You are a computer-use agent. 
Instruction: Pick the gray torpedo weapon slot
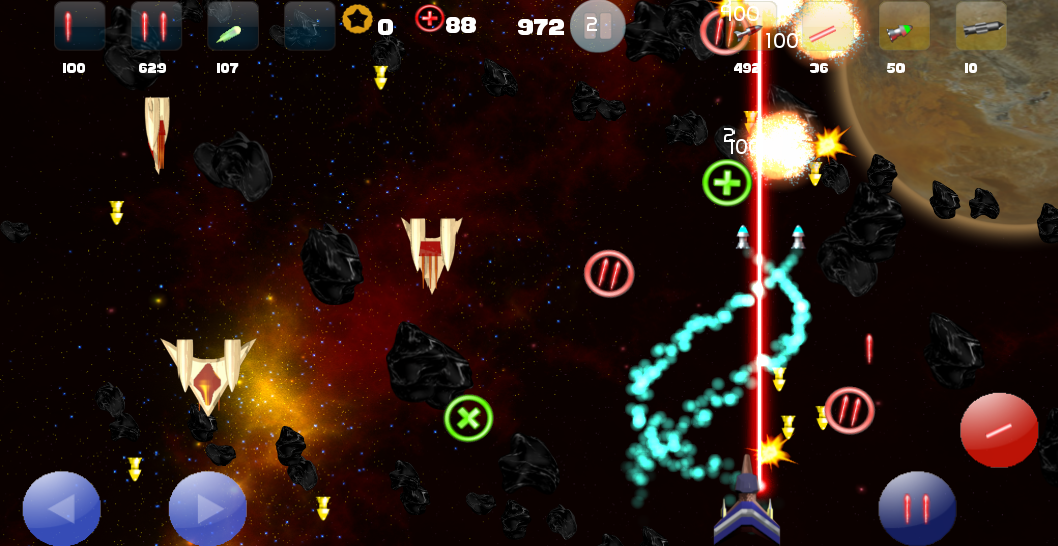(x=980, y=27)
